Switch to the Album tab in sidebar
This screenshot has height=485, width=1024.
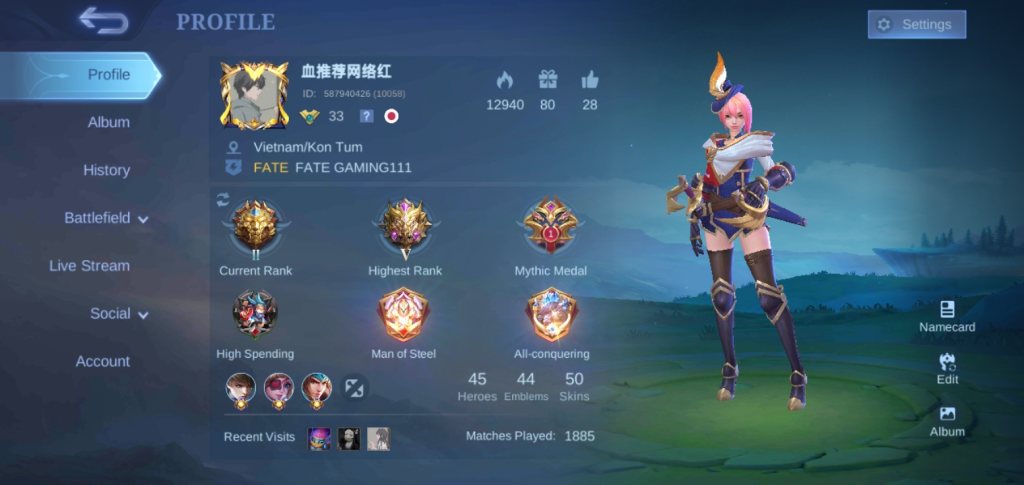108,122
